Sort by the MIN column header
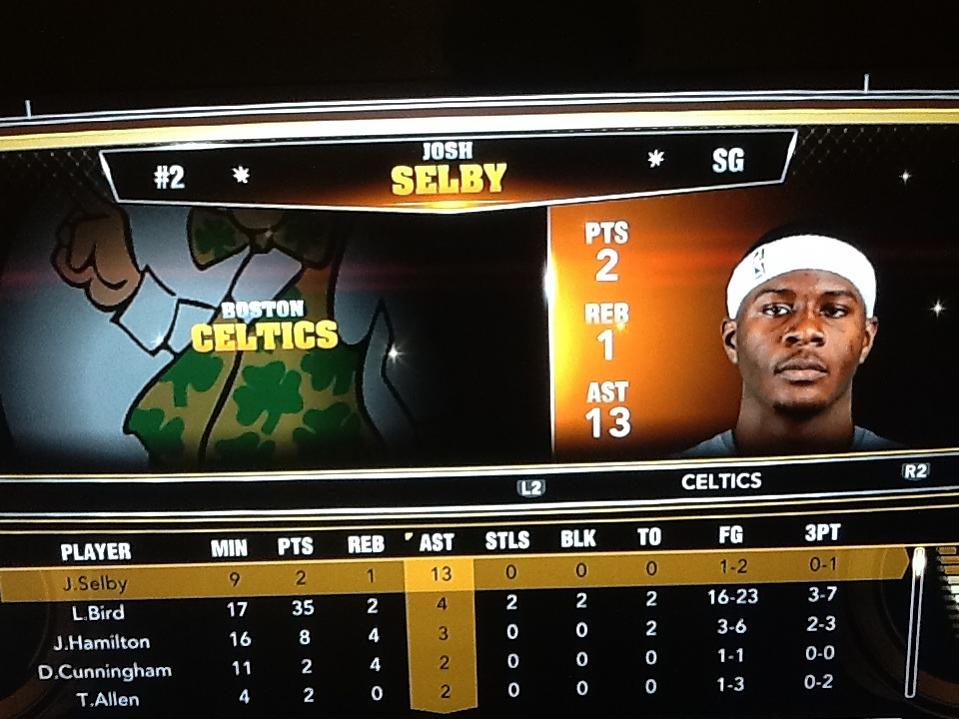The height and width of the screenshot is (719, 959). (x=229, y=548)
